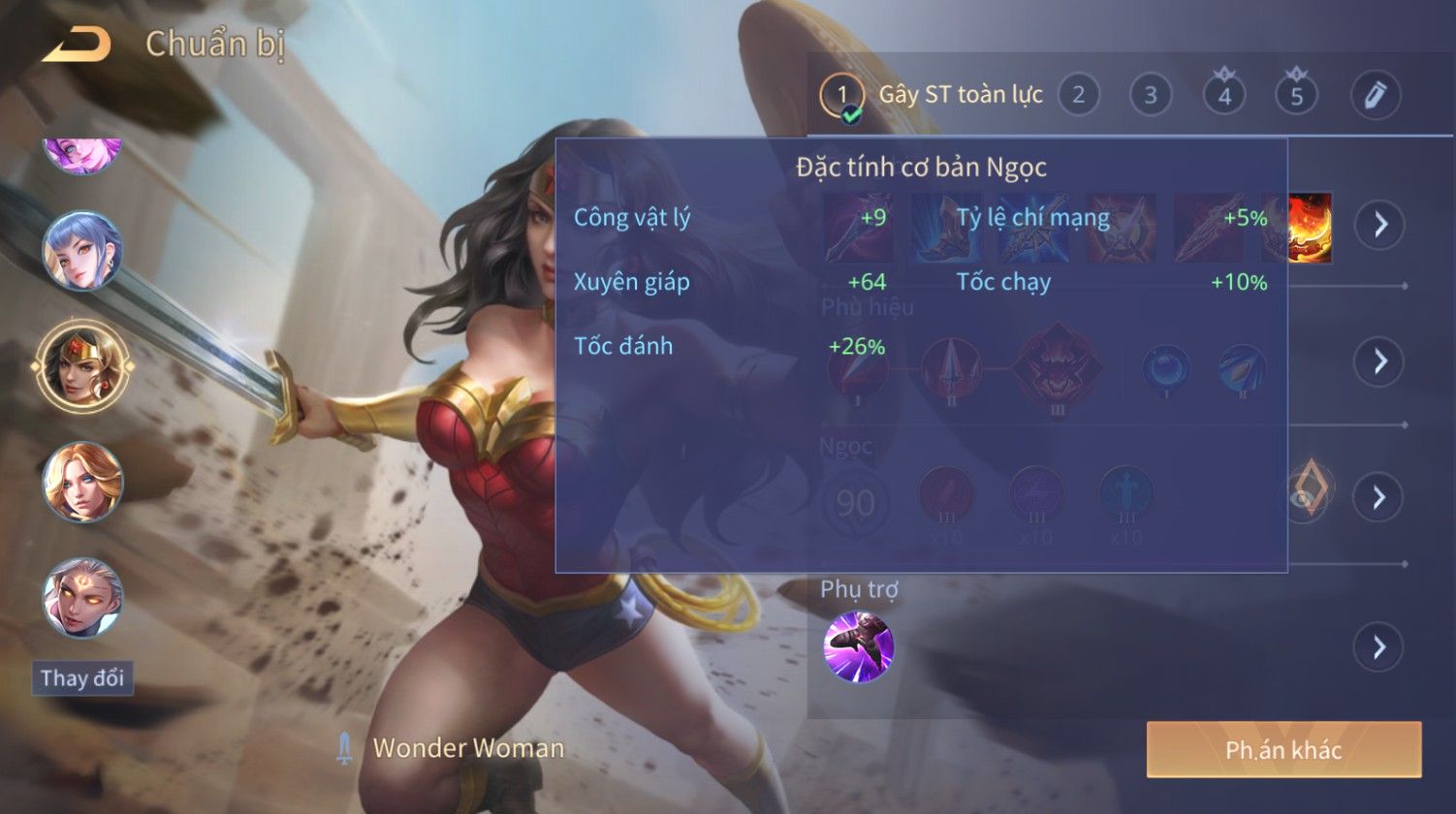Open the Phụ trợ selection arrow
1456x814 pixels.
pos(1379,646)
